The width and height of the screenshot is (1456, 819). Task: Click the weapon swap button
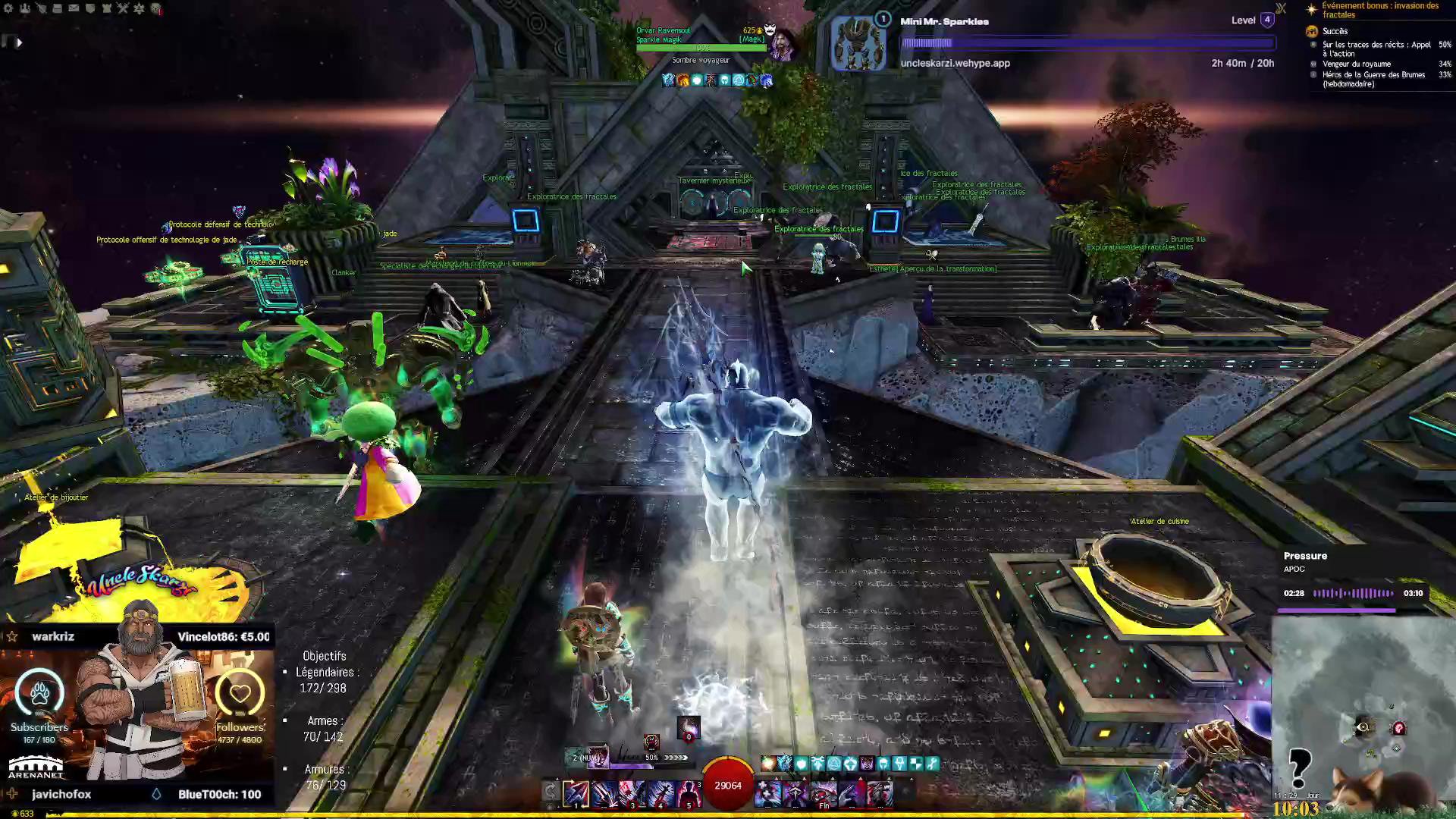coord(551,792)
